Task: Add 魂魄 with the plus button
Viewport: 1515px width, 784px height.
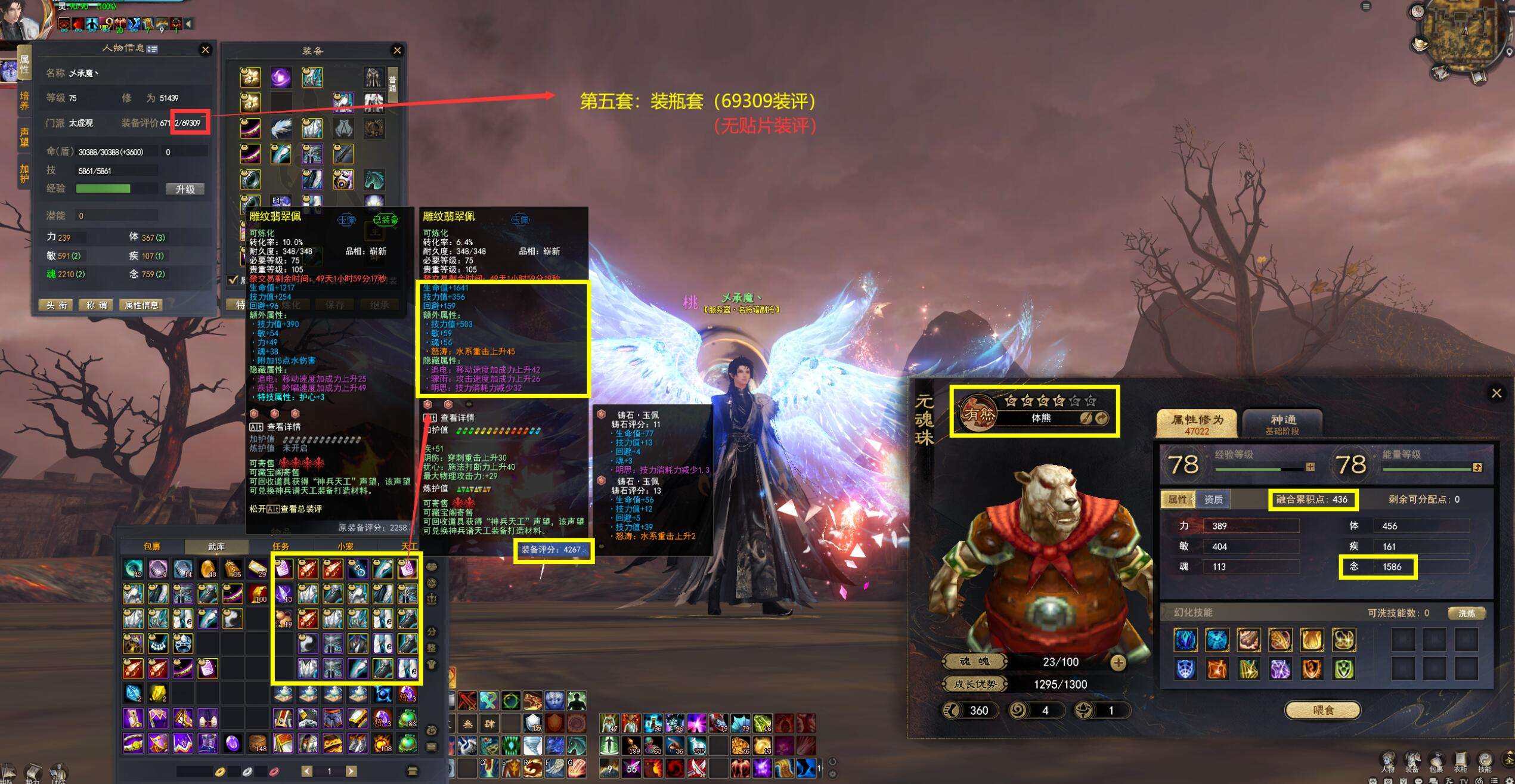Action: pos(1118,662)
